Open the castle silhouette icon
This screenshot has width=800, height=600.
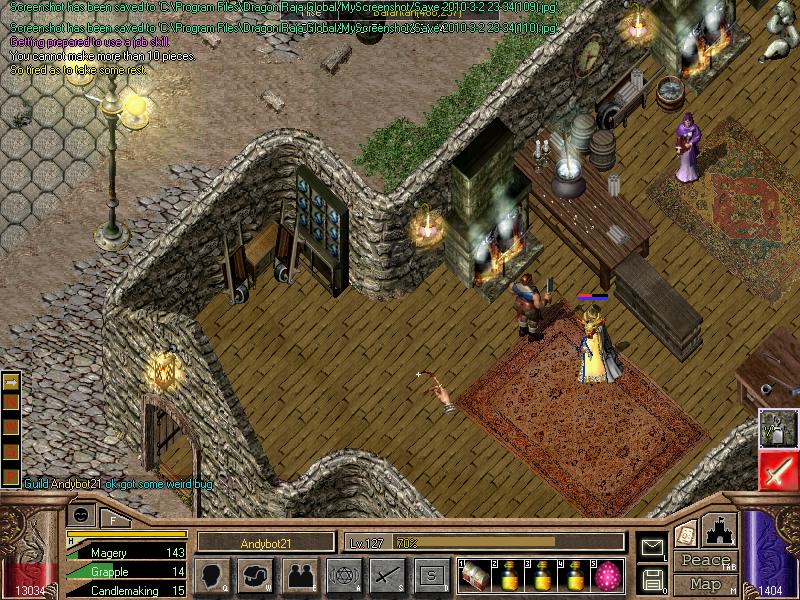click(x=722, y=531)
